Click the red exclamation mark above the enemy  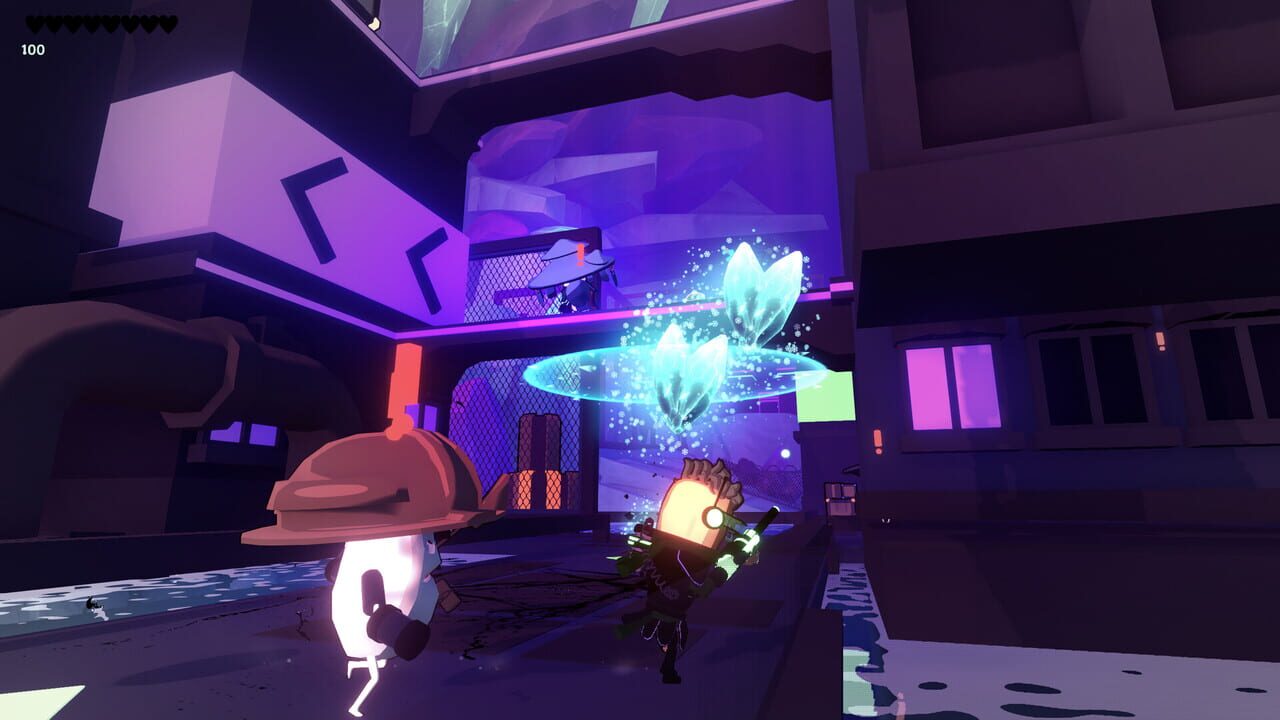[x=579, y=255]
